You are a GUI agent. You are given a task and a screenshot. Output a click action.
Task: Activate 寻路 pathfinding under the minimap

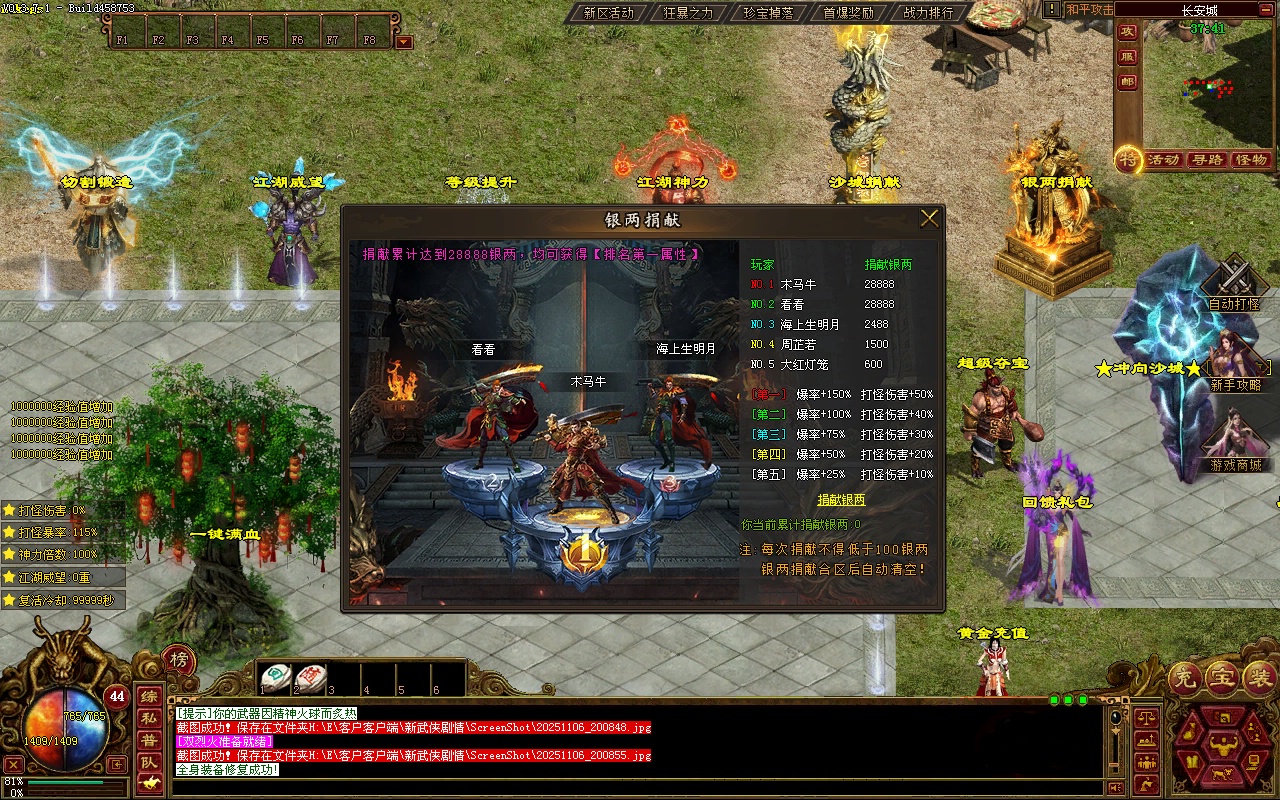click(1207, 160)
